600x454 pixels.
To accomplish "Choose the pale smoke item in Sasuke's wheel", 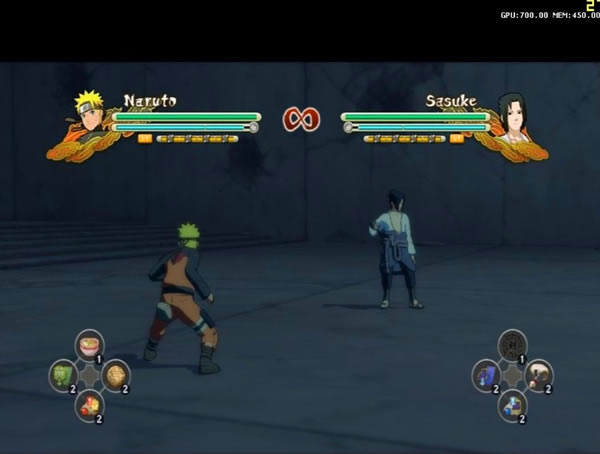I will (x=539, y=375).
